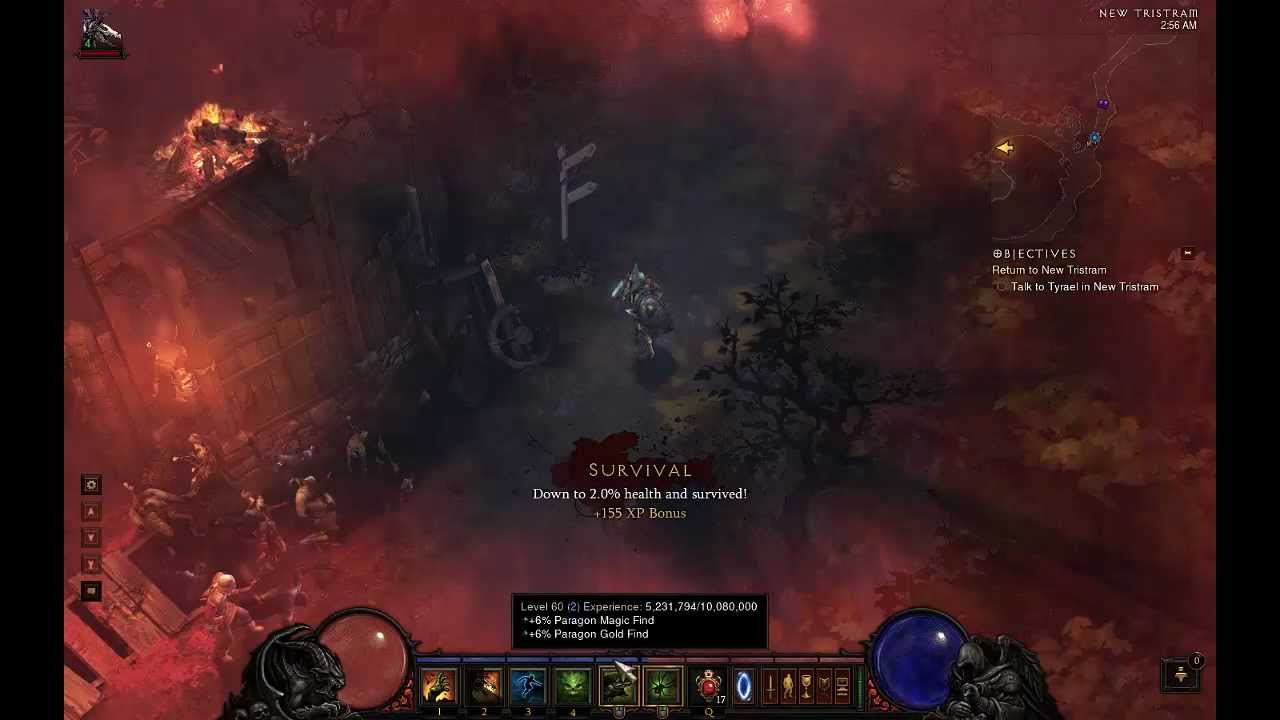The width and height of the screenshot is (1280, 720).
Task: Open the blue town portal
Action: point(744,687)
